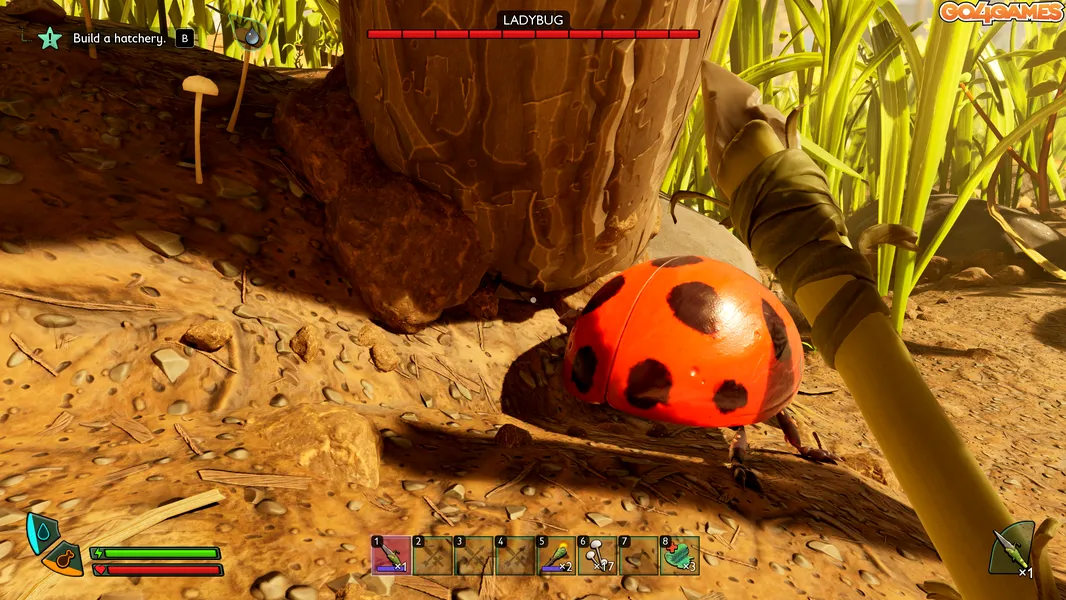Click the equipped spear ammo icon
The width and height of the screenshot is (1066, 600).
coord(1010,549)
